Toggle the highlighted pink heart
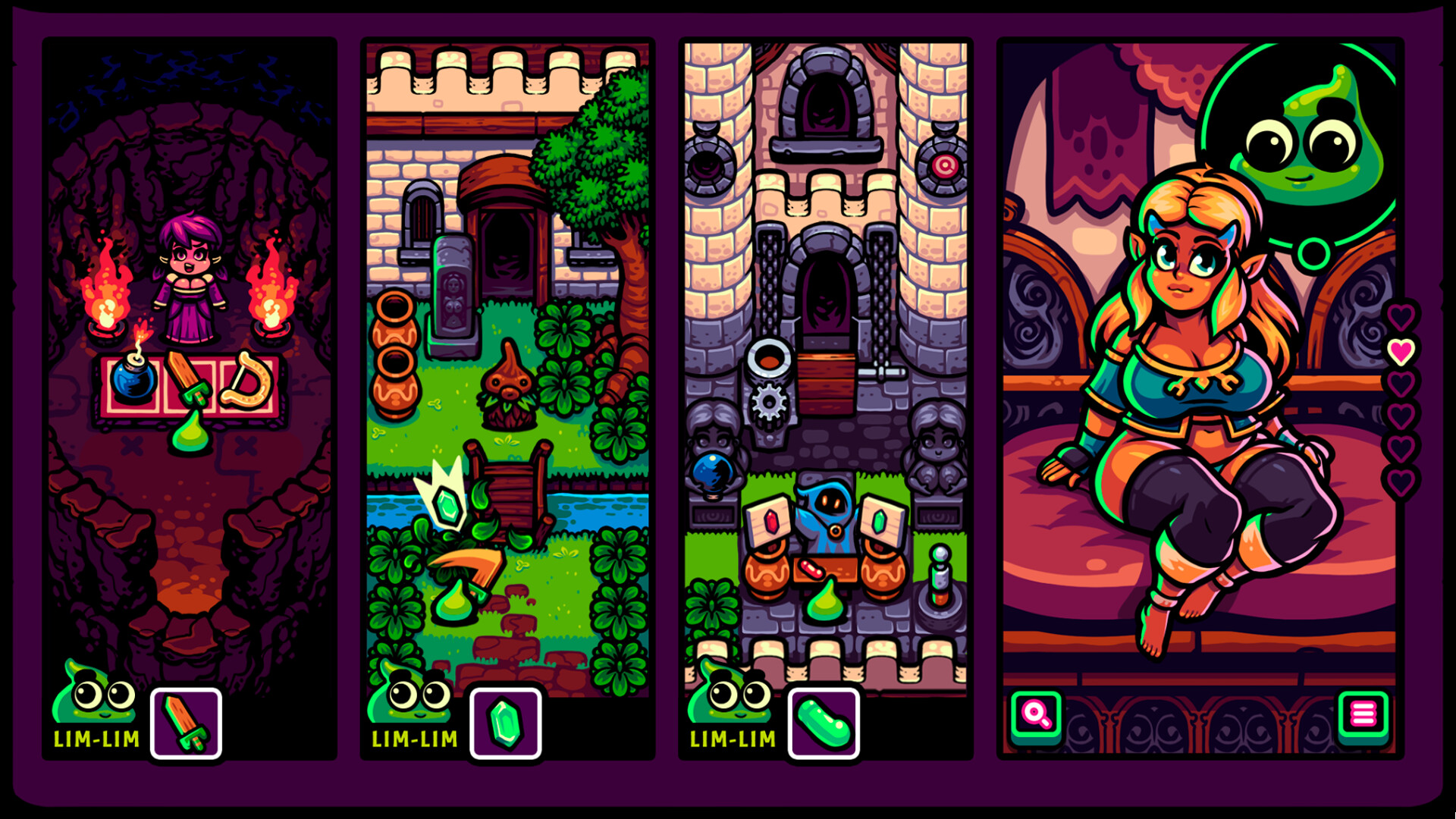This screenshot has height=819, width=1456. [x=1401, y=350]
